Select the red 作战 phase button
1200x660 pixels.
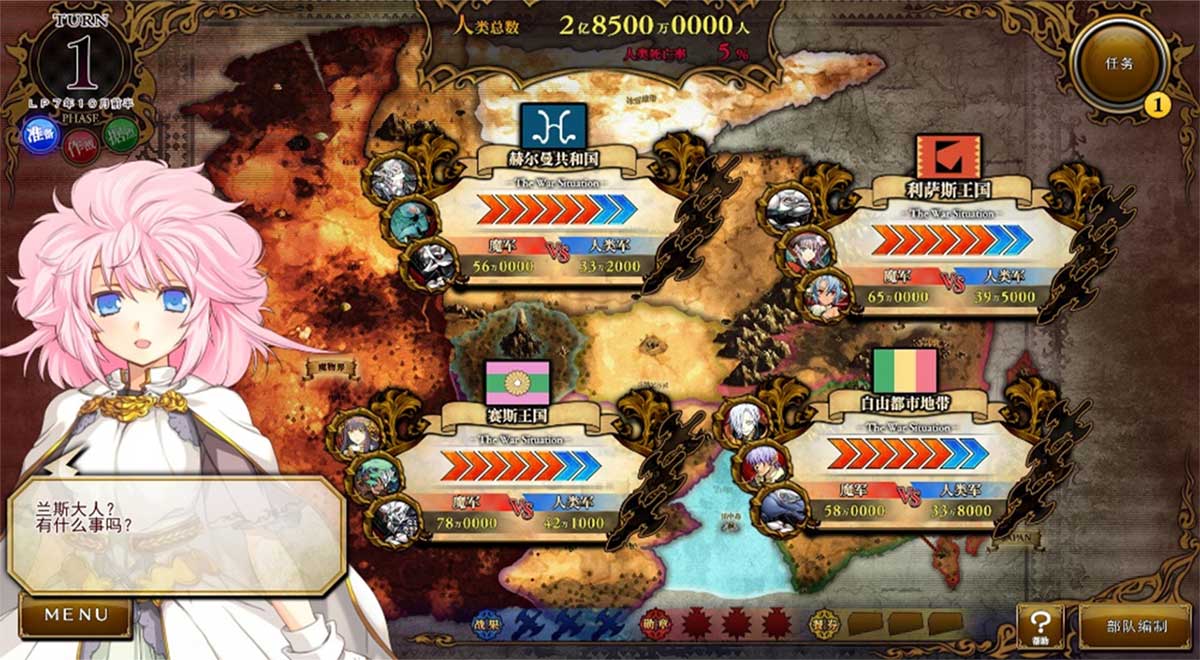point(81,147)
